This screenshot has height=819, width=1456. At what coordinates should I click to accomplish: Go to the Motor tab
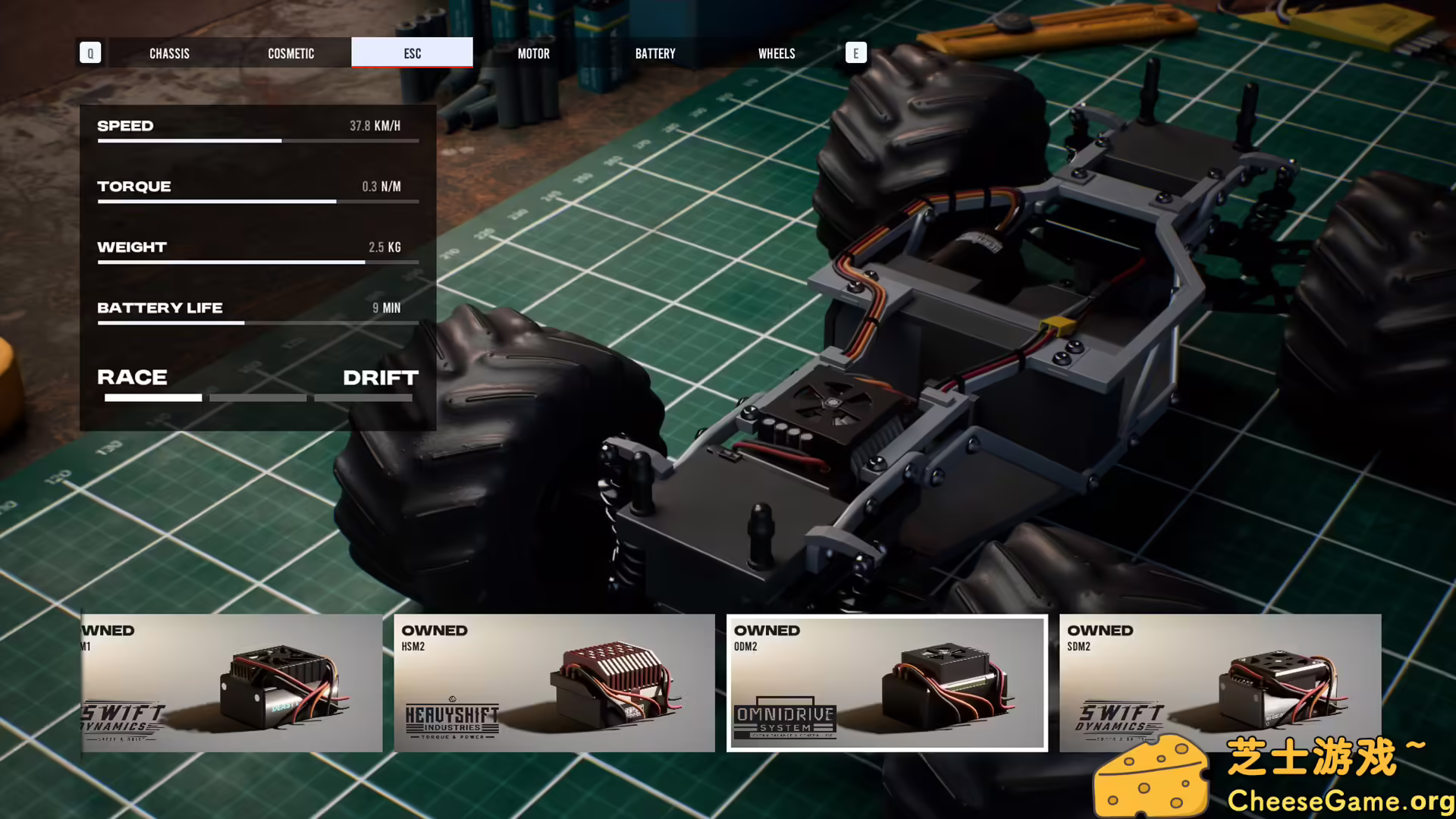533,53
